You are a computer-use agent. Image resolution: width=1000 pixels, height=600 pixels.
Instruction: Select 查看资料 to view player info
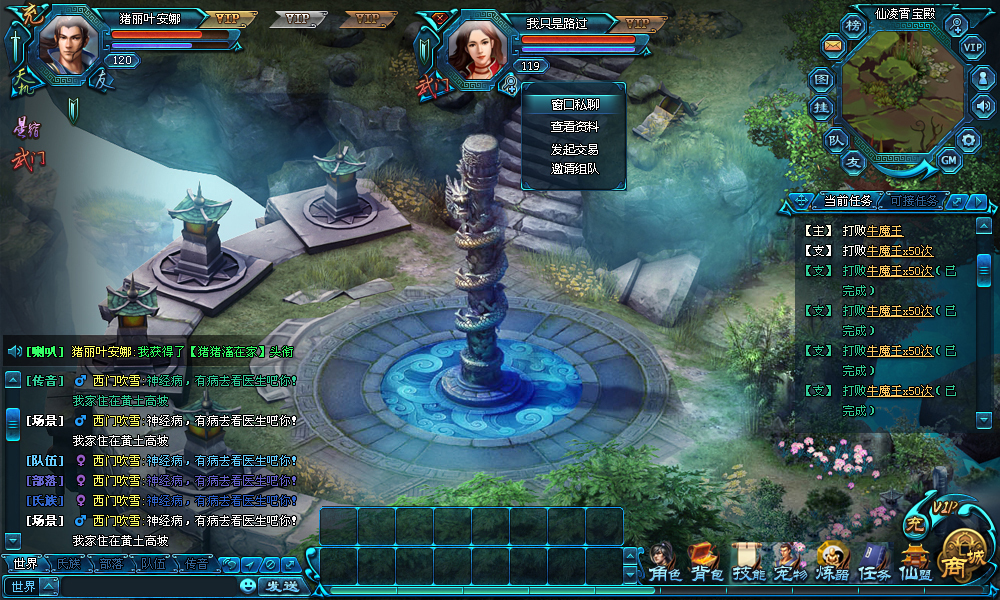(574, 127)
